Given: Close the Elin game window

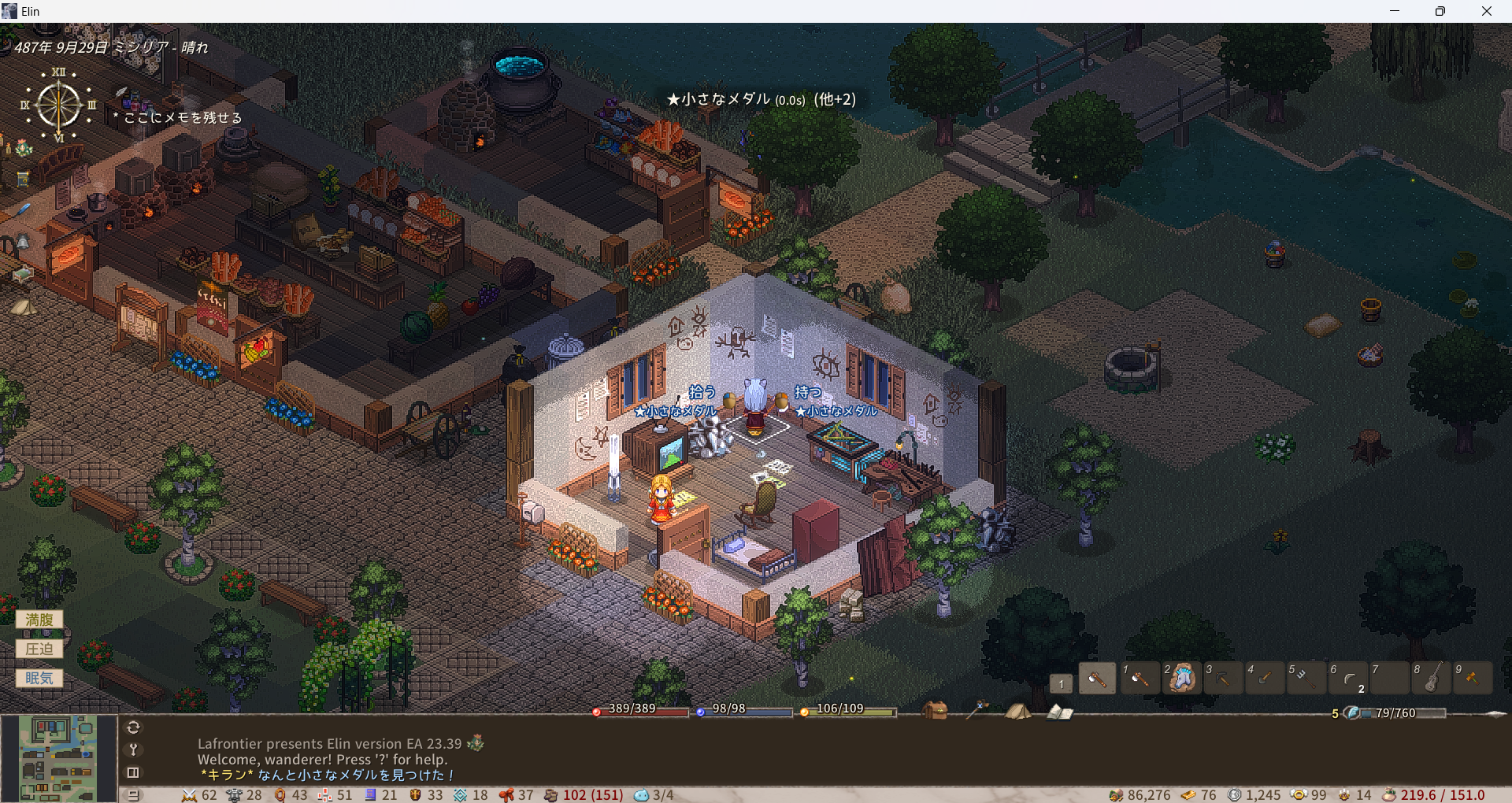Looking at the screenshot, I should (x=1486, y=11).
